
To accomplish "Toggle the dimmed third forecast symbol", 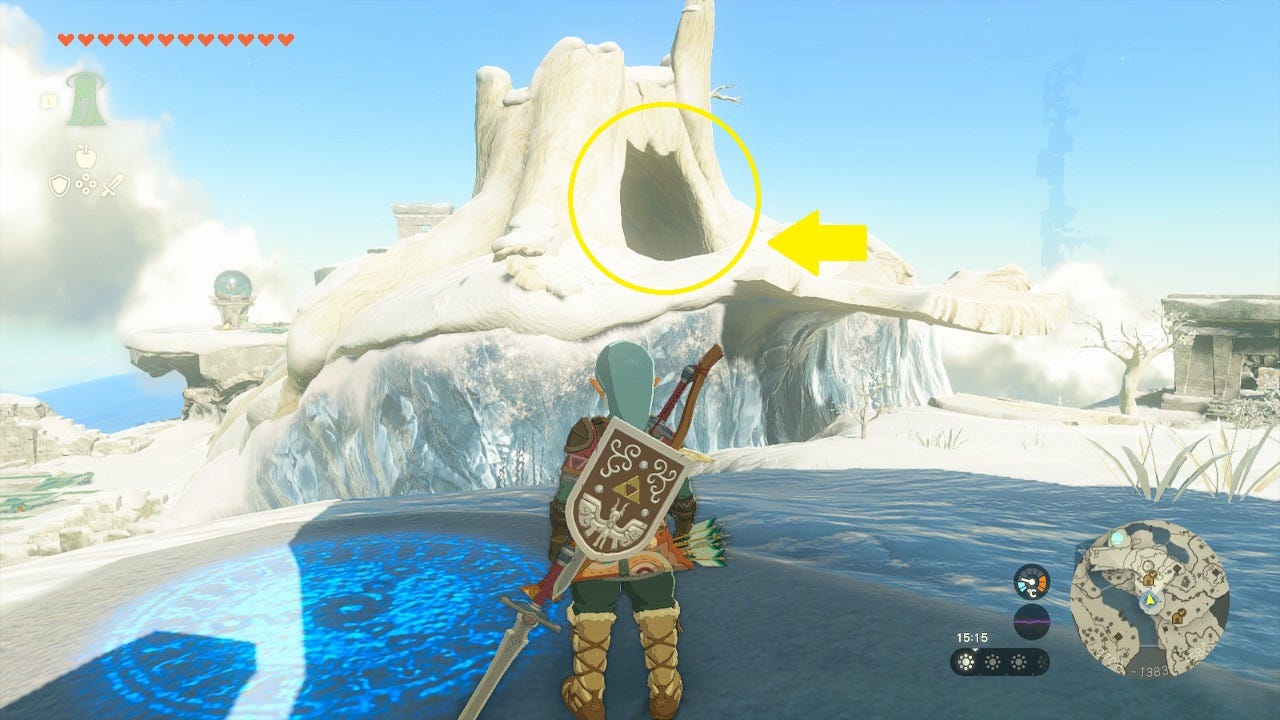I will (x=1019, y=662).
